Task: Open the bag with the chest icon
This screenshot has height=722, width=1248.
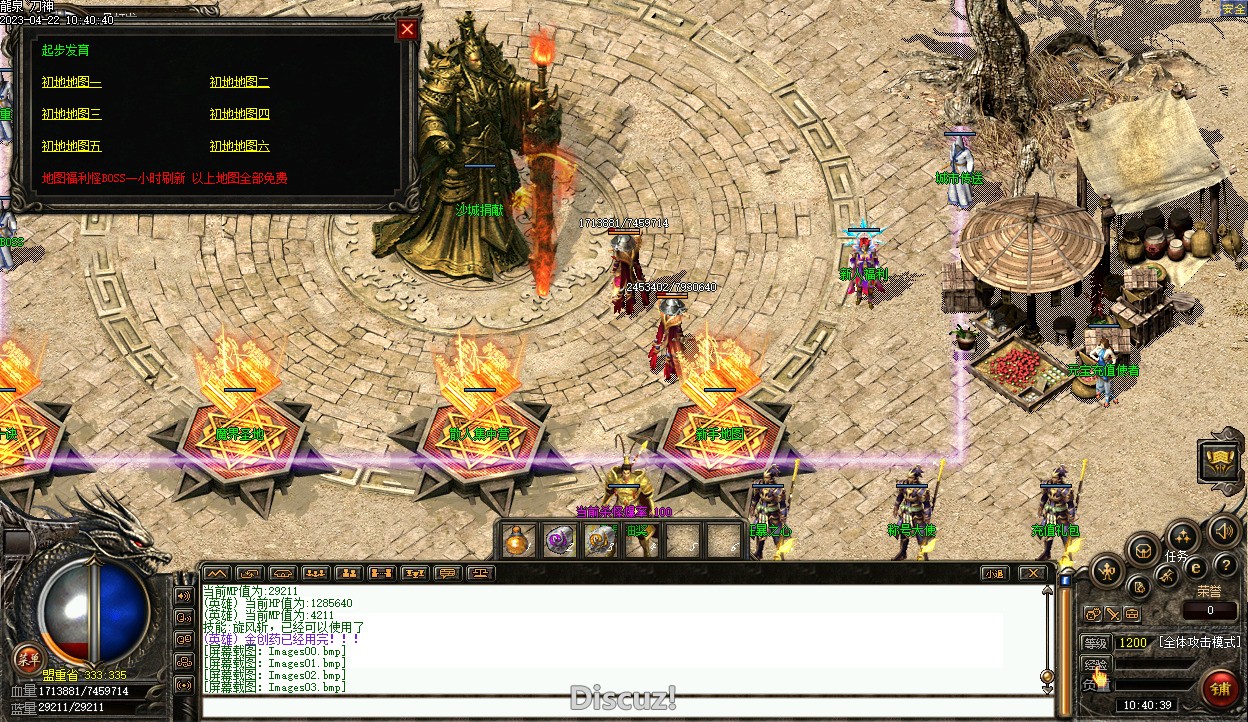Action: pos(1142,549)
